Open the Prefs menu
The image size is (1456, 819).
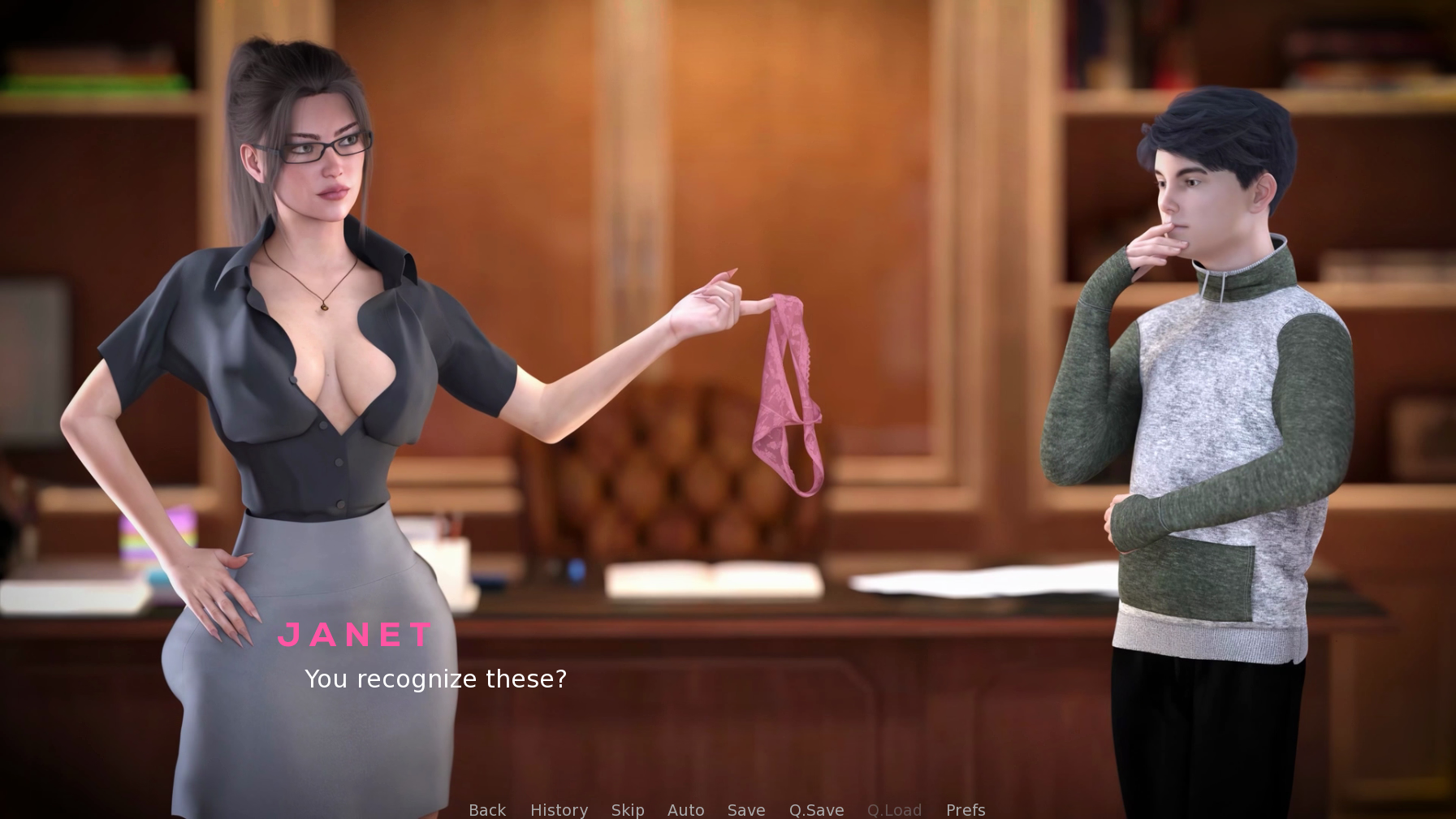[x=966, y=809]
